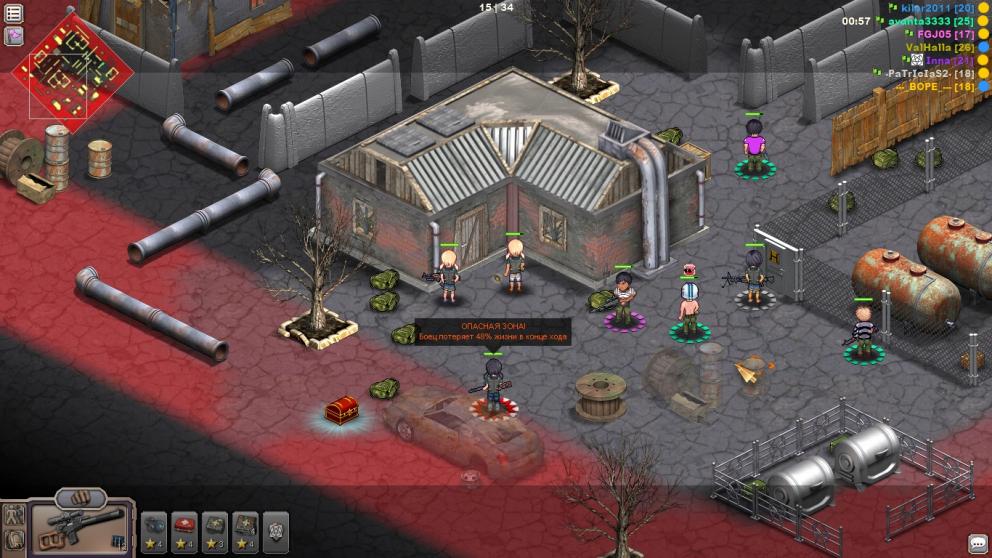Use the red first aid kit slot
Viewport: 992px width, 558px height.
click(185, 527)
